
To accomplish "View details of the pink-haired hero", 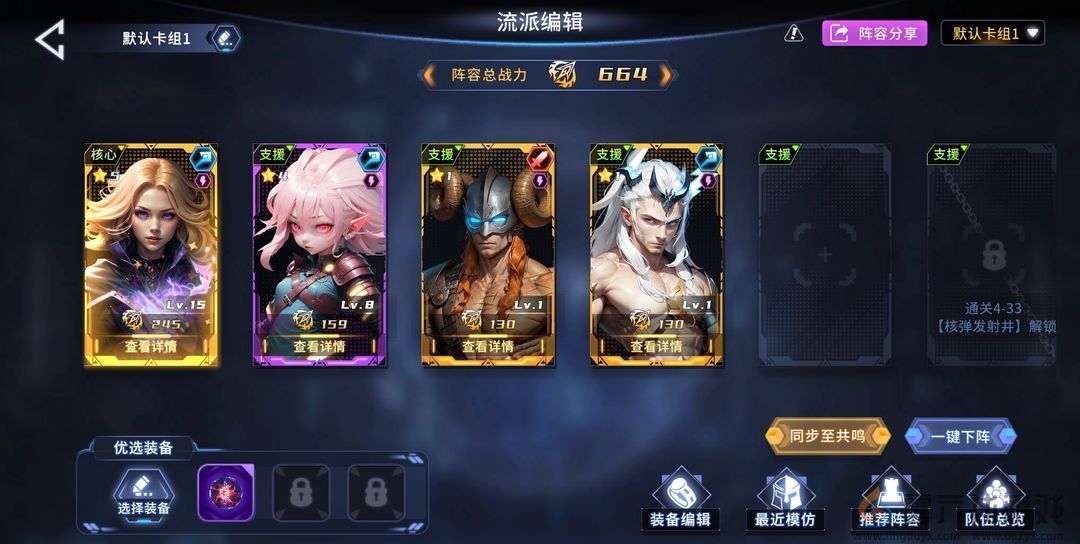I will pyautogui.click(x=319, y=346).
